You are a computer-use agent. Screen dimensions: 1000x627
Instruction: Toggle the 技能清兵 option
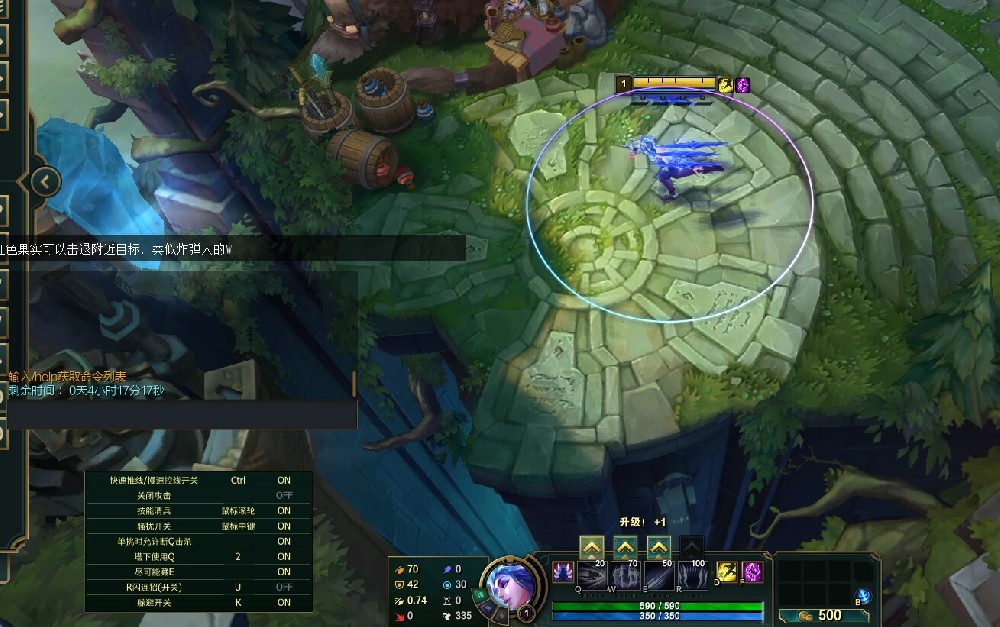click(284, 511)
